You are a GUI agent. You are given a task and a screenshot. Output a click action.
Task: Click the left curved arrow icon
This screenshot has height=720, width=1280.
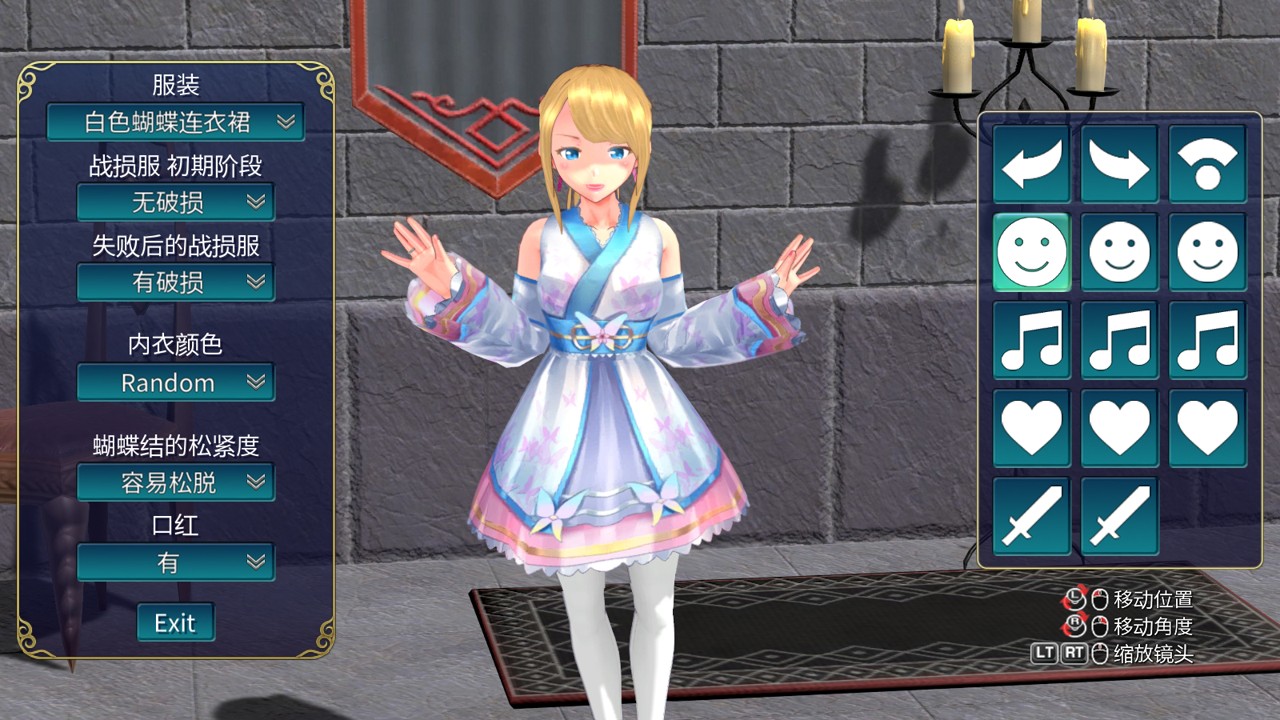click(1032, 164)
